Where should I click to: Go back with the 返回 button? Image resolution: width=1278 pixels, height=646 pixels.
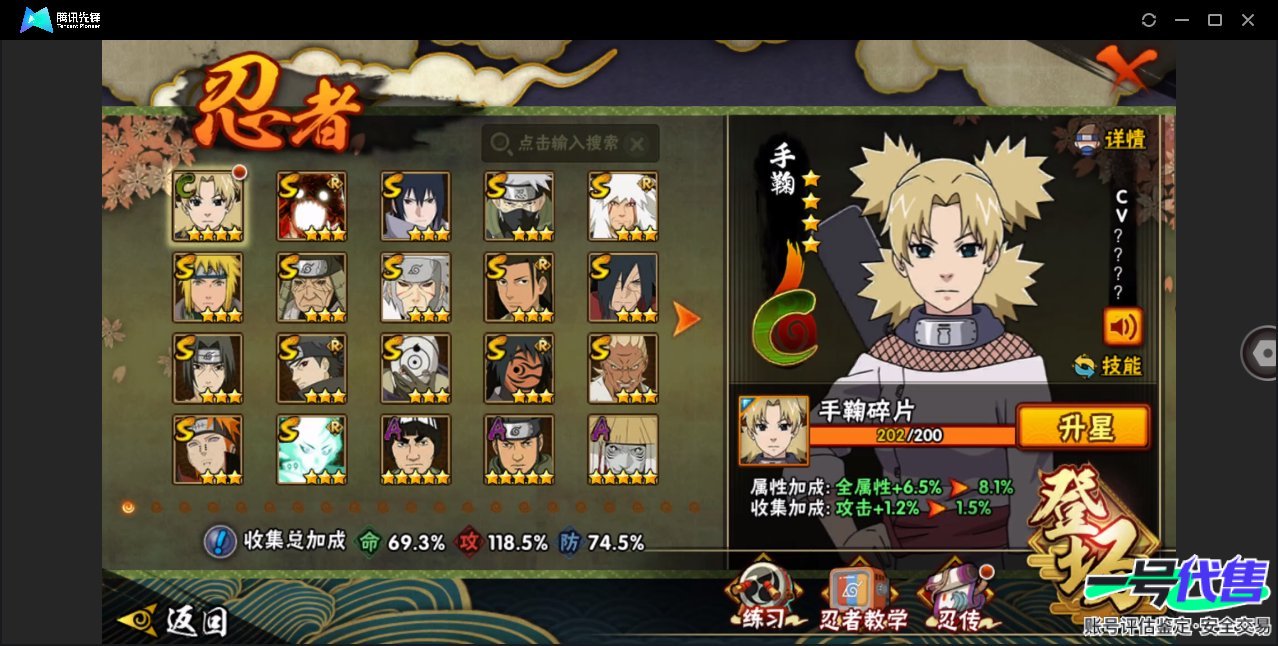173,621
